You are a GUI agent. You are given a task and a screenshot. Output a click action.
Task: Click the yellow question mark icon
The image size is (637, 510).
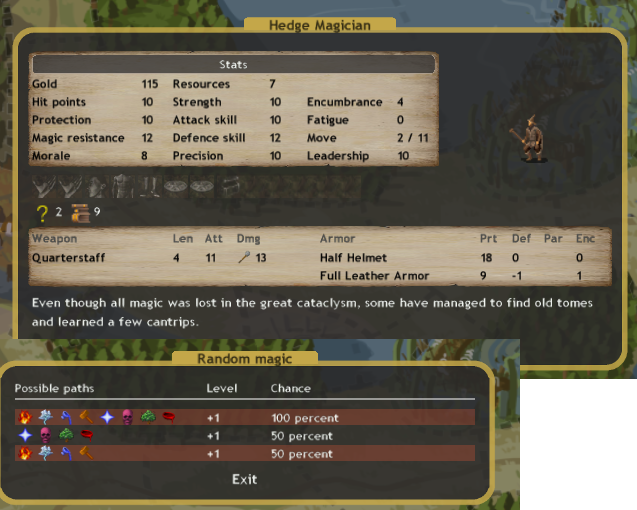coord(42,212)
